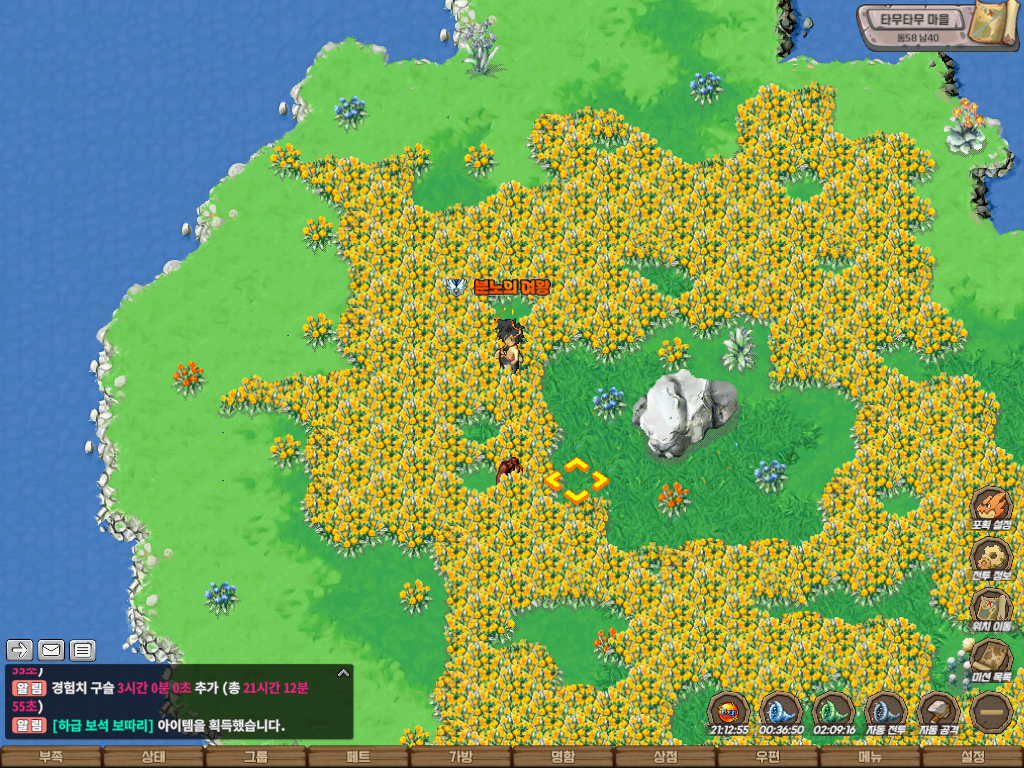This screenshot has height=768, width=1024.
Task: Open the 명함 name card menu
Action: coord(563,758)
